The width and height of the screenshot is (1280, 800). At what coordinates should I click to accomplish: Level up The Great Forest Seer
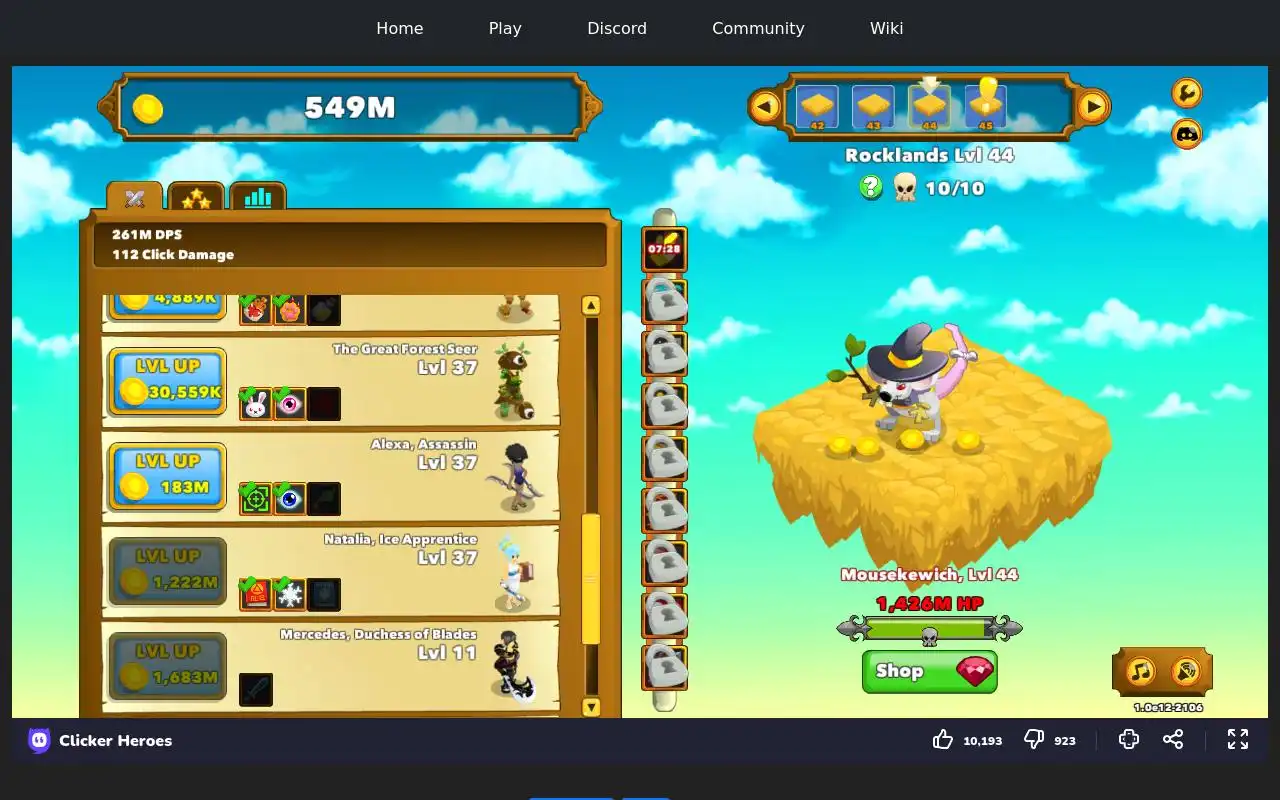167,381
